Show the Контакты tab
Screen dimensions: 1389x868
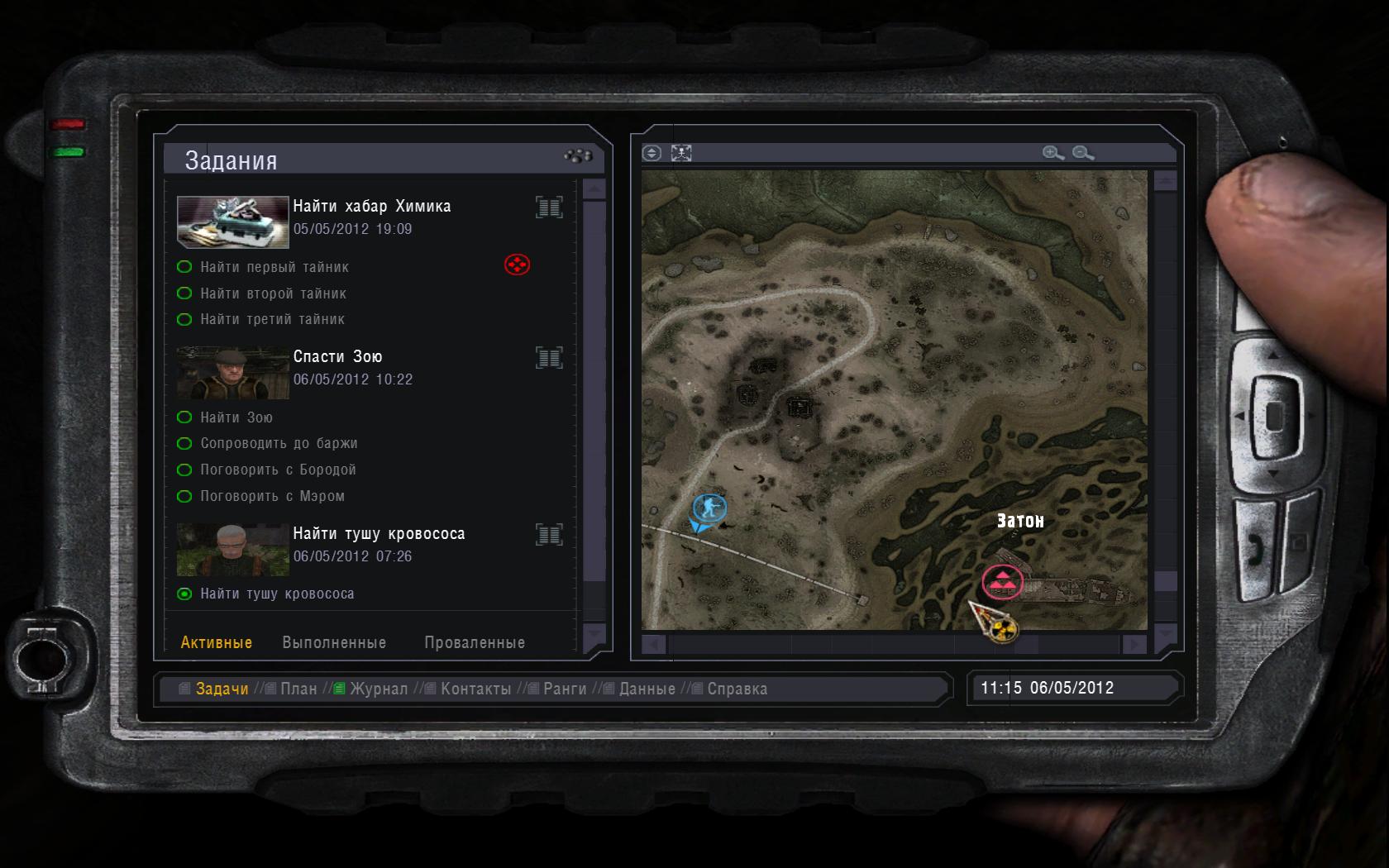point(475,689)
